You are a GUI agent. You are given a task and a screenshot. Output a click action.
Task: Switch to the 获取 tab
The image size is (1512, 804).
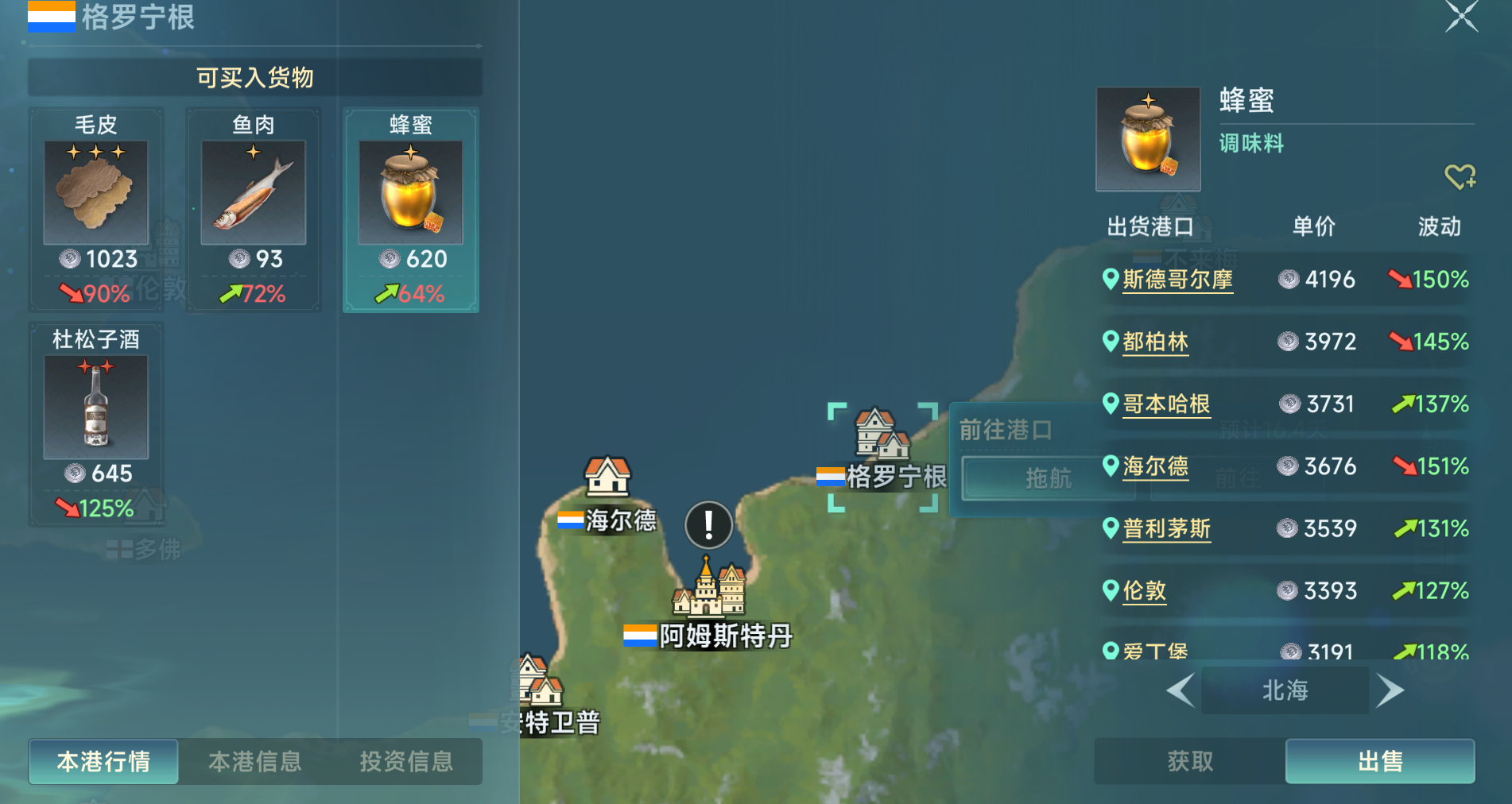(x=1190, y=761)
